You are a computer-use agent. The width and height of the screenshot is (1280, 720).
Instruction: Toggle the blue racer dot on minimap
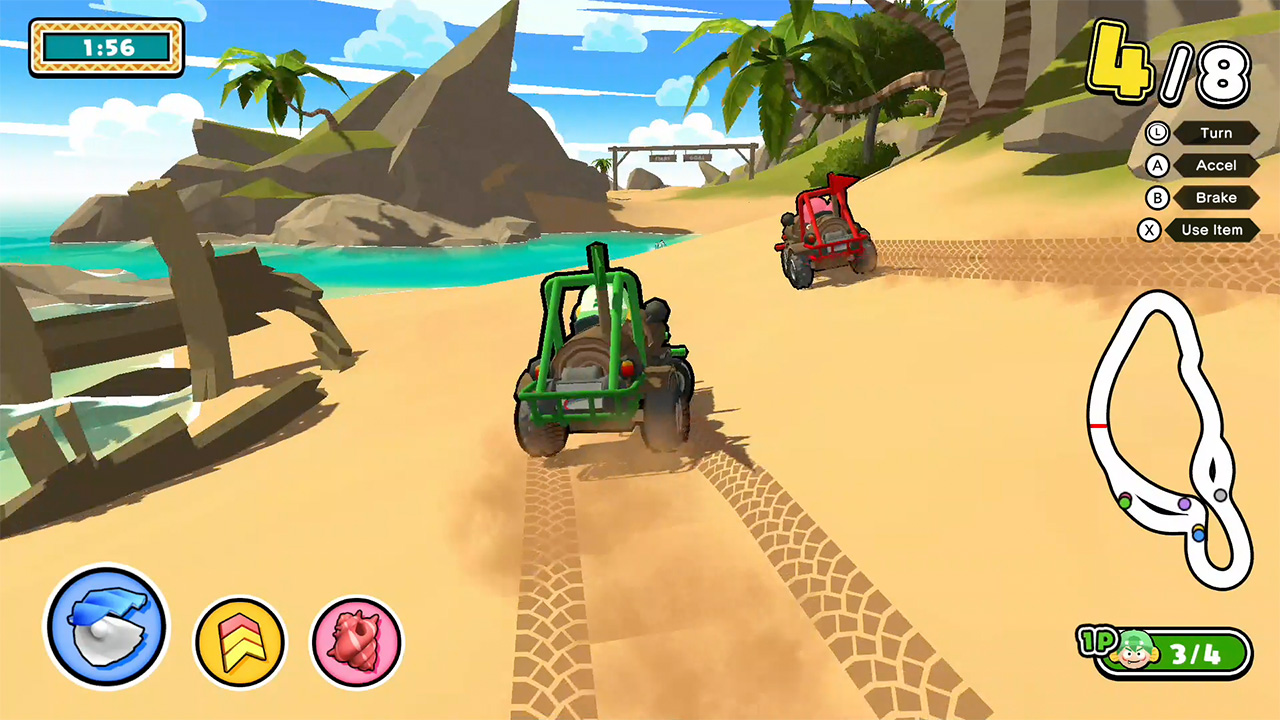coord(1201,537)
